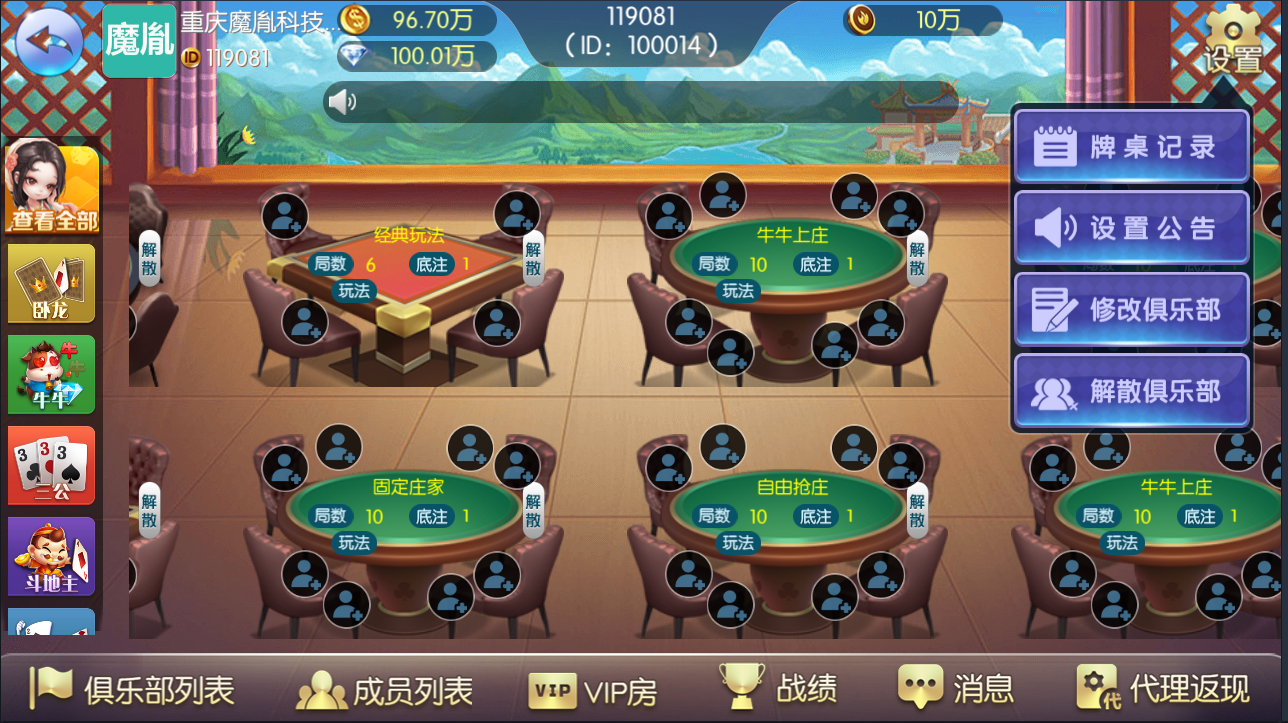Click the 牌桌记录 button
This screenshot has height=723, width=1288.
[1131, 144]
